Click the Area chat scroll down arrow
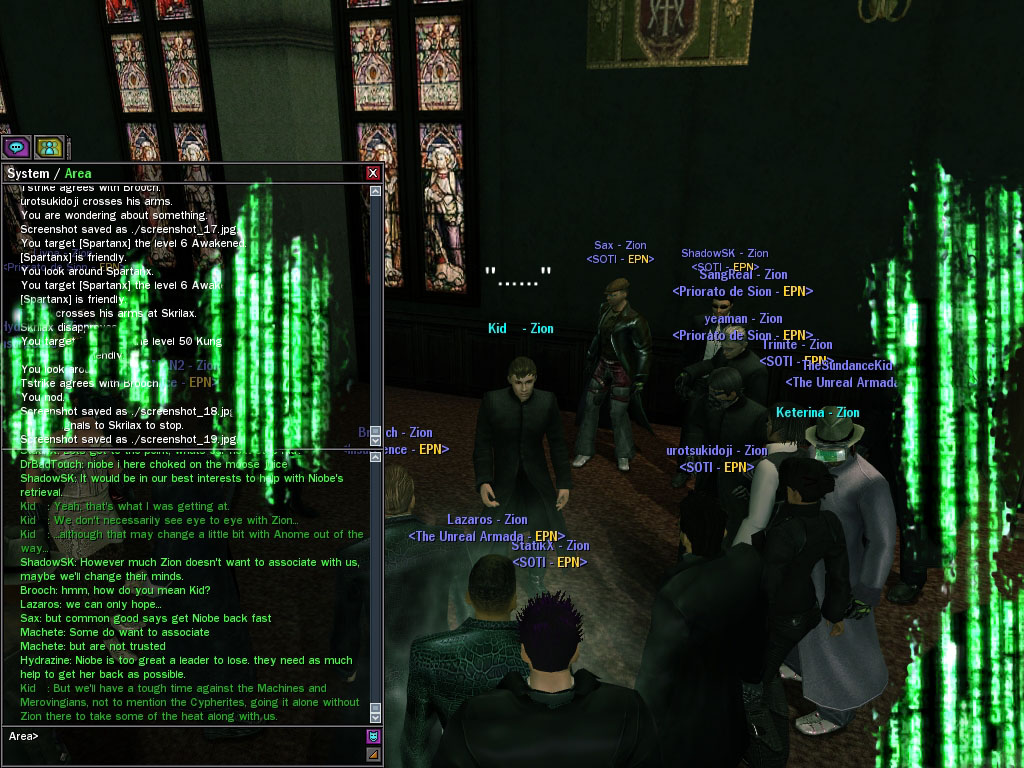The height and width of the screenshot is (768, 1024). pyautogui.click(x=376, y=717)
